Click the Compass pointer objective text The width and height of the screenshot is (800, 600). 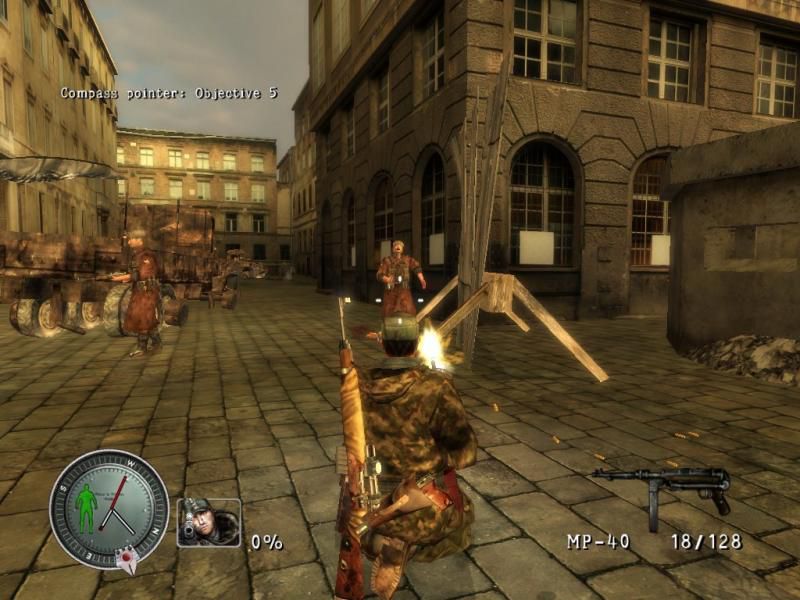click(169, 93)
